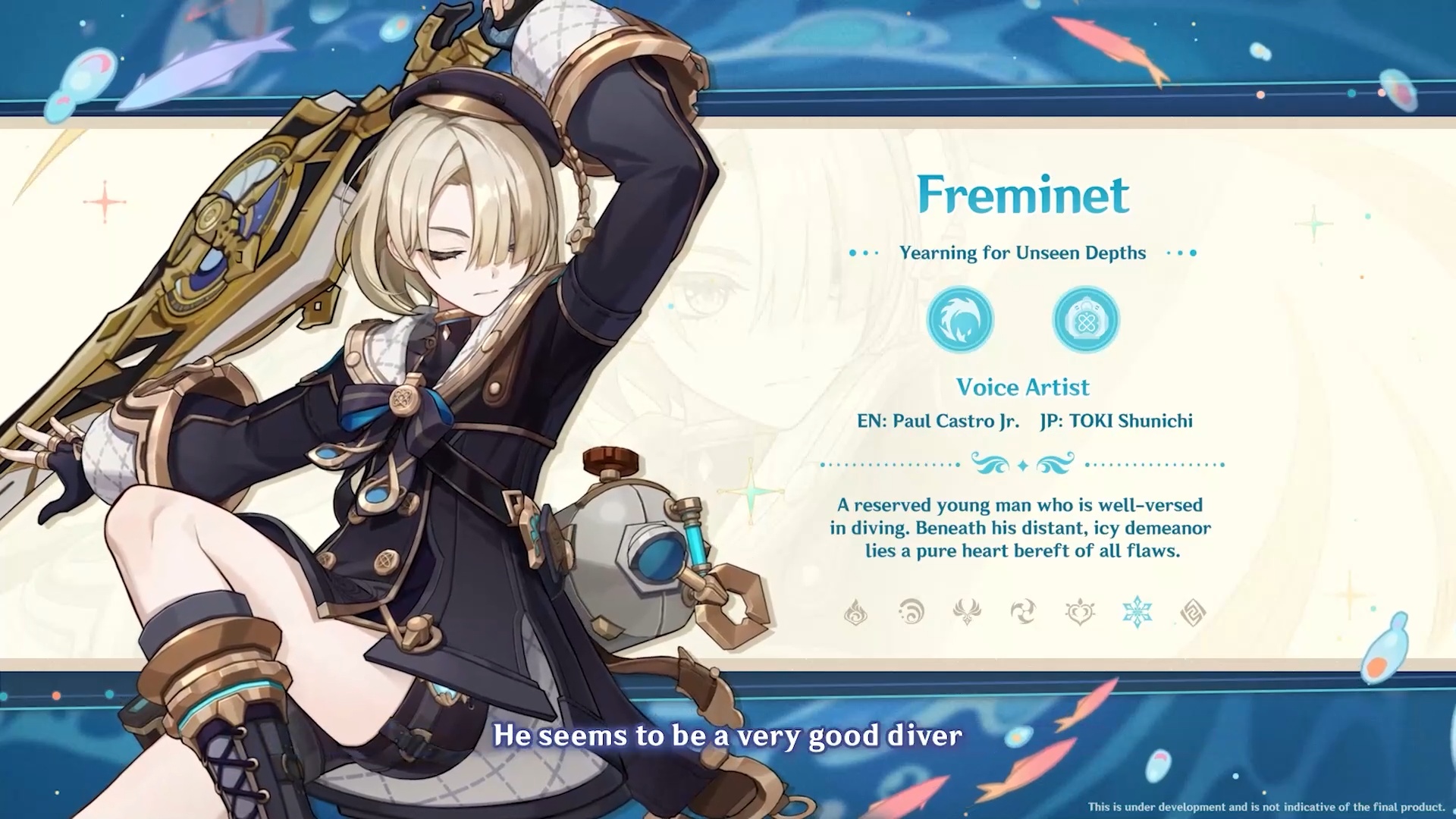Click the Dendro leaf element icon
This screenshot has height=819, width=1456.
point(1080,612)
